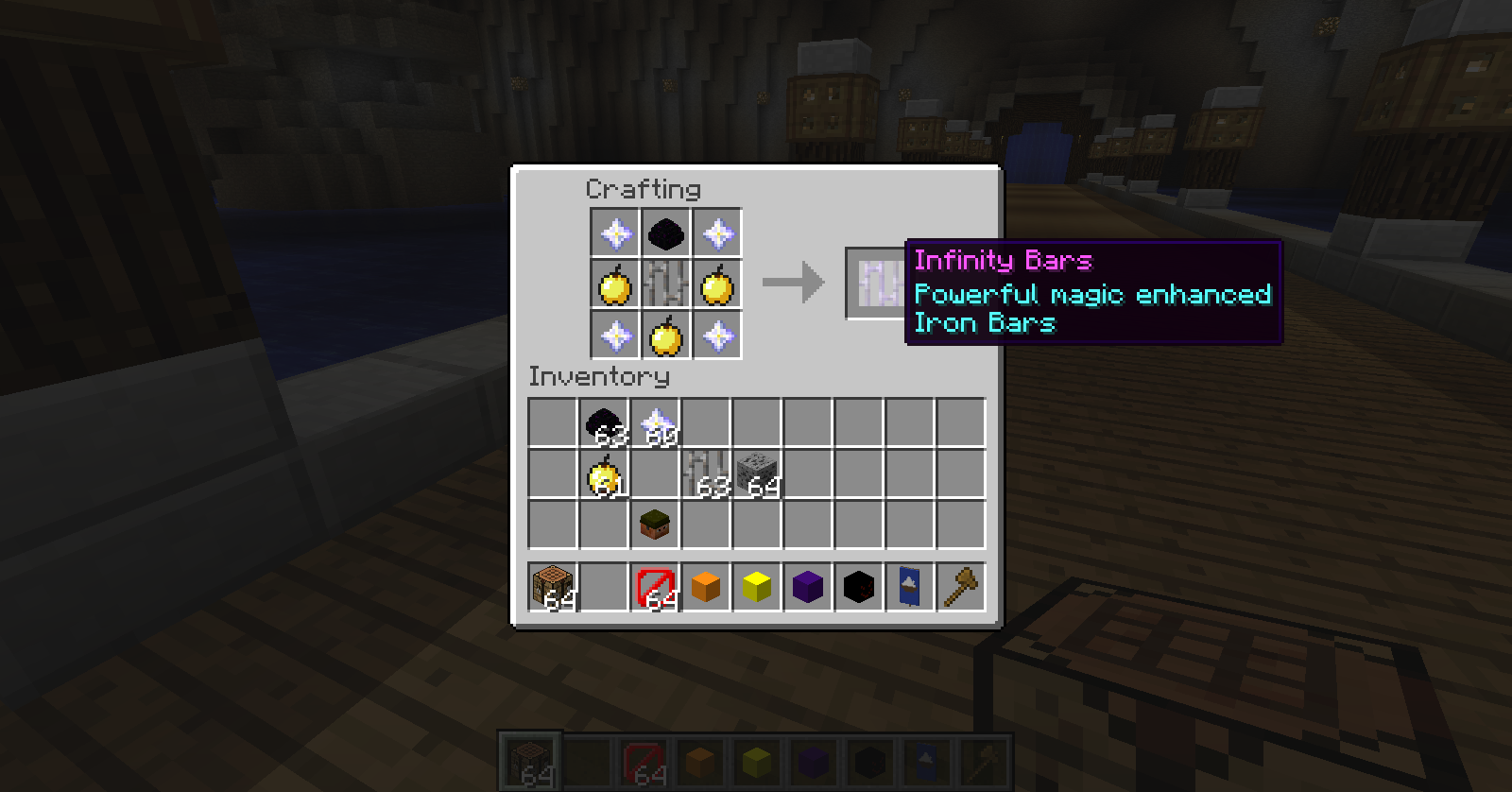Select the crafting table stack in the hotbar

click(553, 586)
